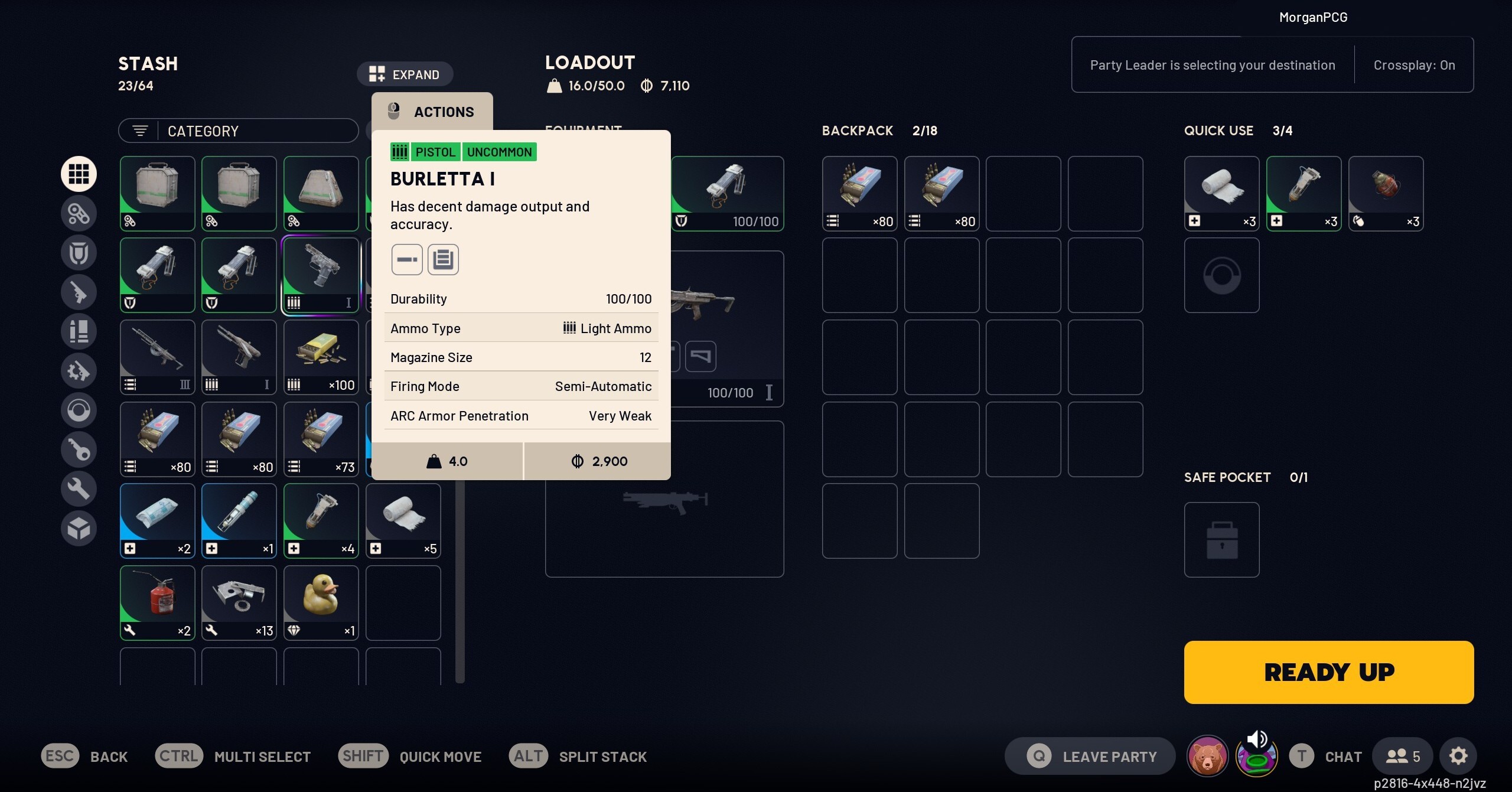
Task: Toggle Crossplay setting to Off
Action: [1414, 65]
